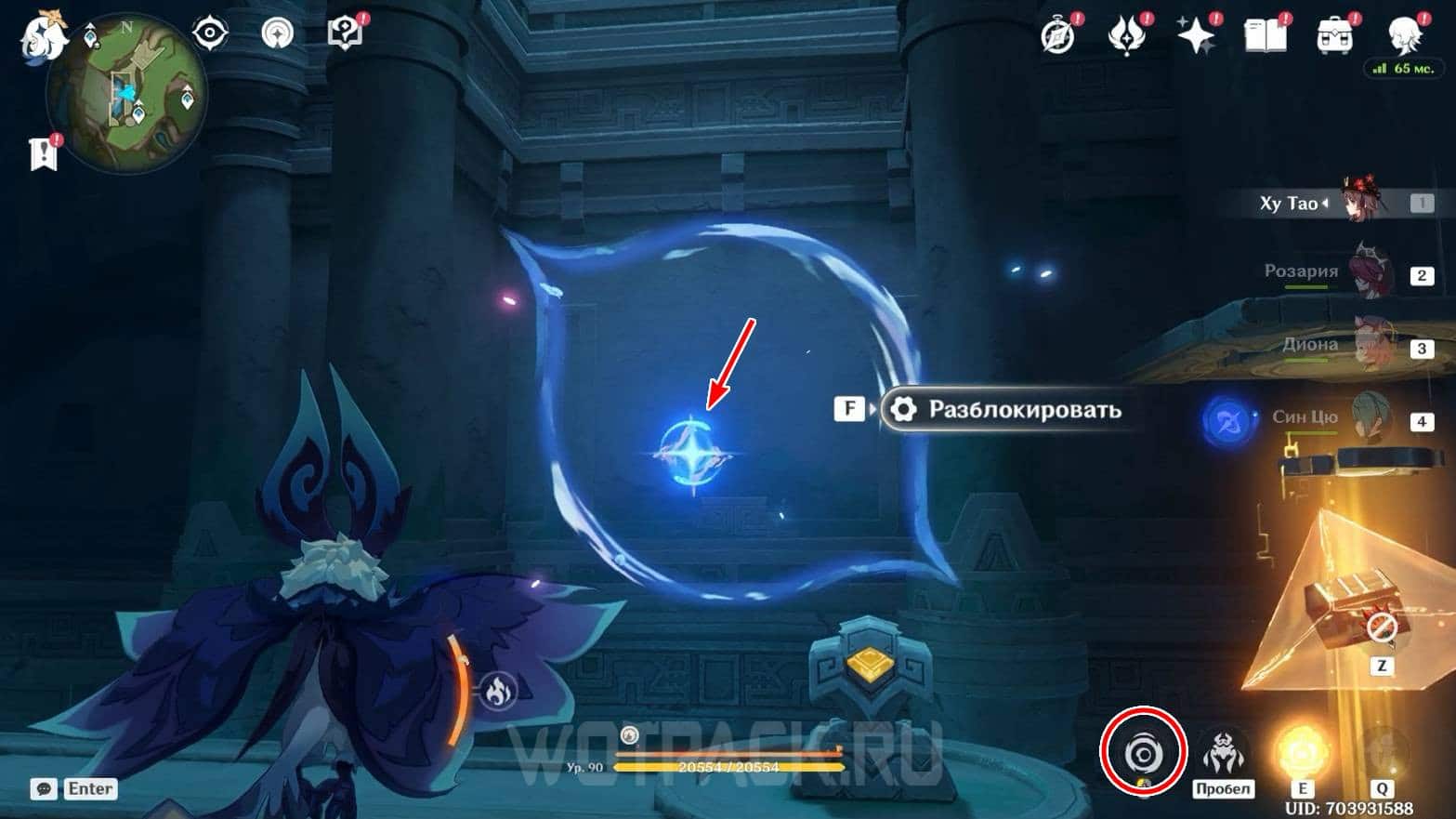Click the eye-shaped icon beside the minimap
This screenshot has height=819, width=1456.
click(210, 34)
